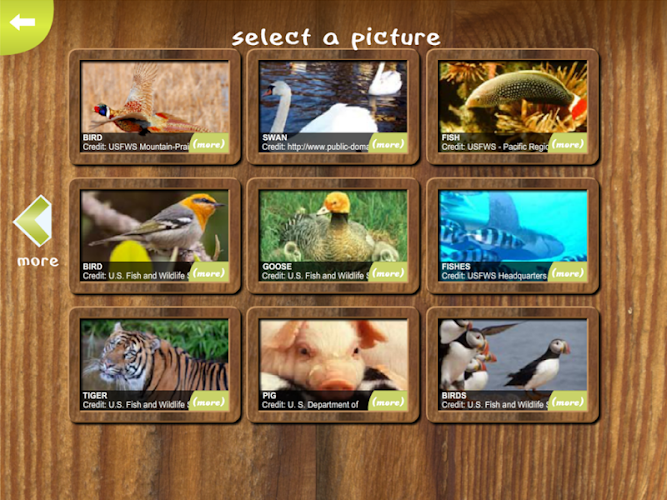Screen dimensions: 667x500
Task: Show more details for the pig picture
Action: (387, 401)
